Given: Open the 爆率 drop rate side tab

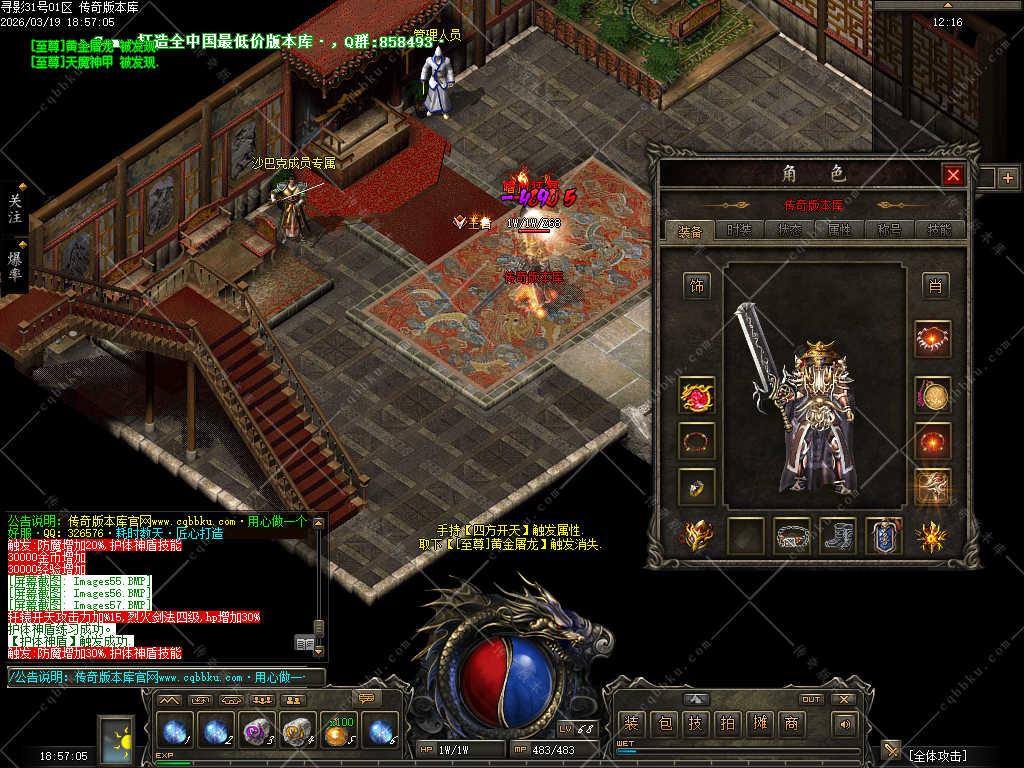Looking at the screenshot, I should pos(16,265).
